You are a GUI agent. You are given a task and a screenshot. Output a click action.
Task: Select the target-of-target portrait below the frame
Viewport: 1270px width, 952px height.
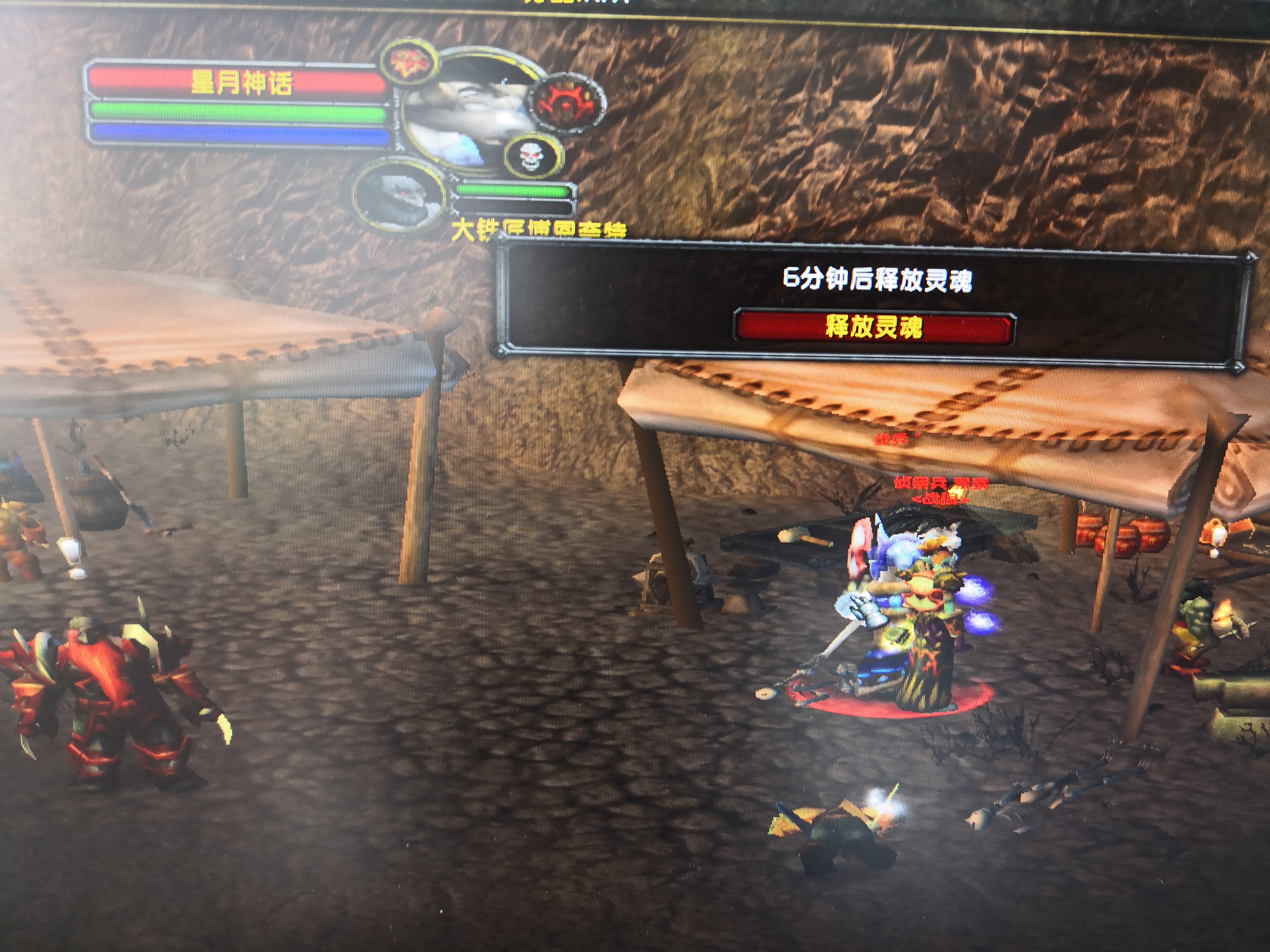(399, 196)
